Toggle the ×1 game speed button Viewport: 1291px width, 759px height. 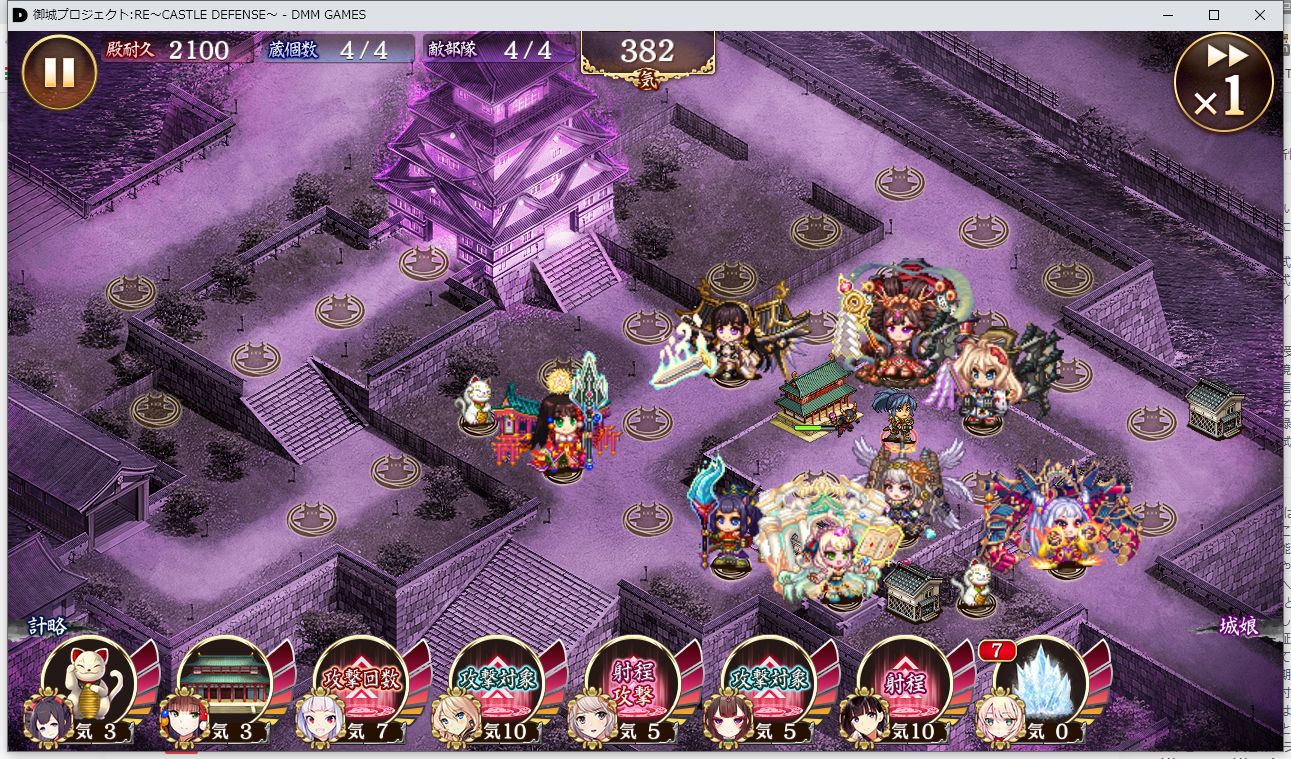[1223, 82]
